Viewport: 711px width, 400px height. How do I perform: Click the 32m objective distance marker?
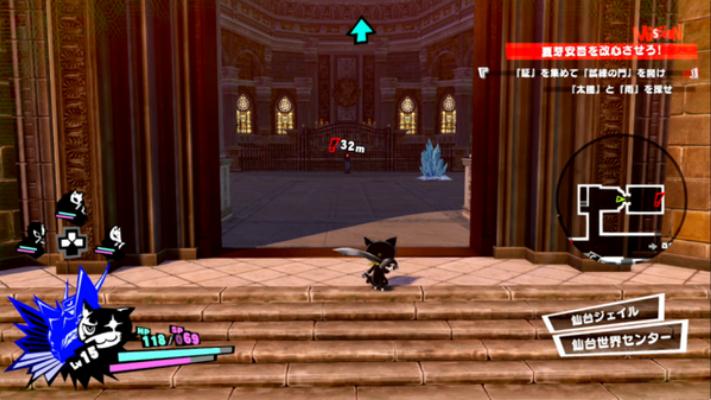point(346,146)
